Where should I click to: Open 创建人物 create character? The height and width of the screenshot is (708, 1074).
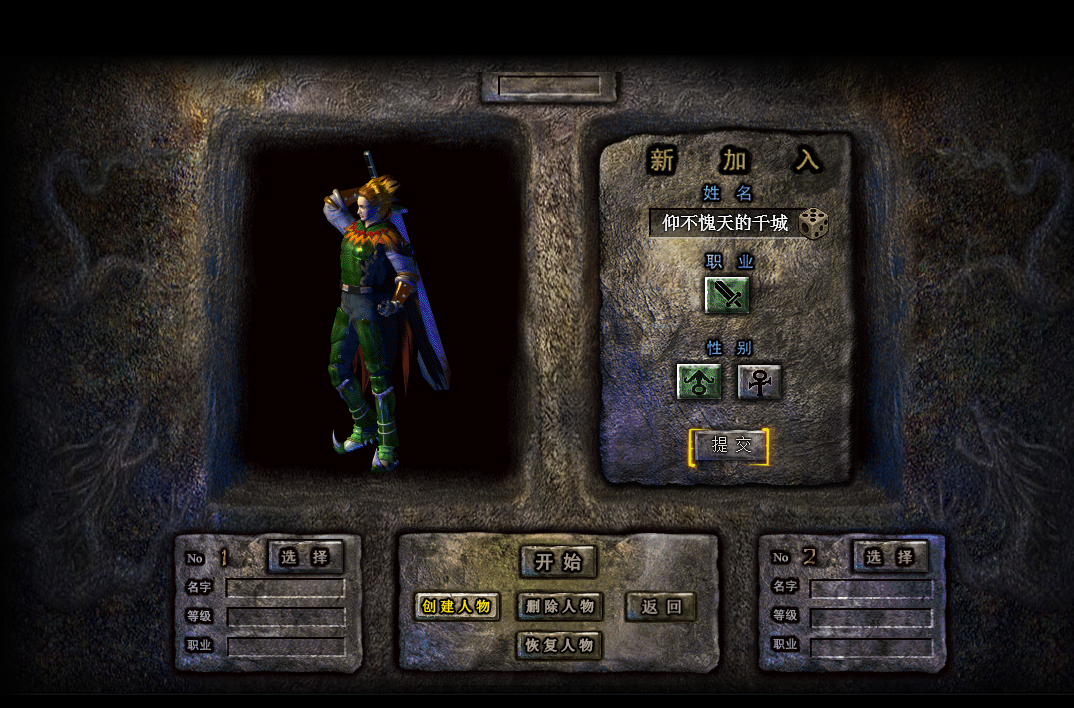(457, 606)
